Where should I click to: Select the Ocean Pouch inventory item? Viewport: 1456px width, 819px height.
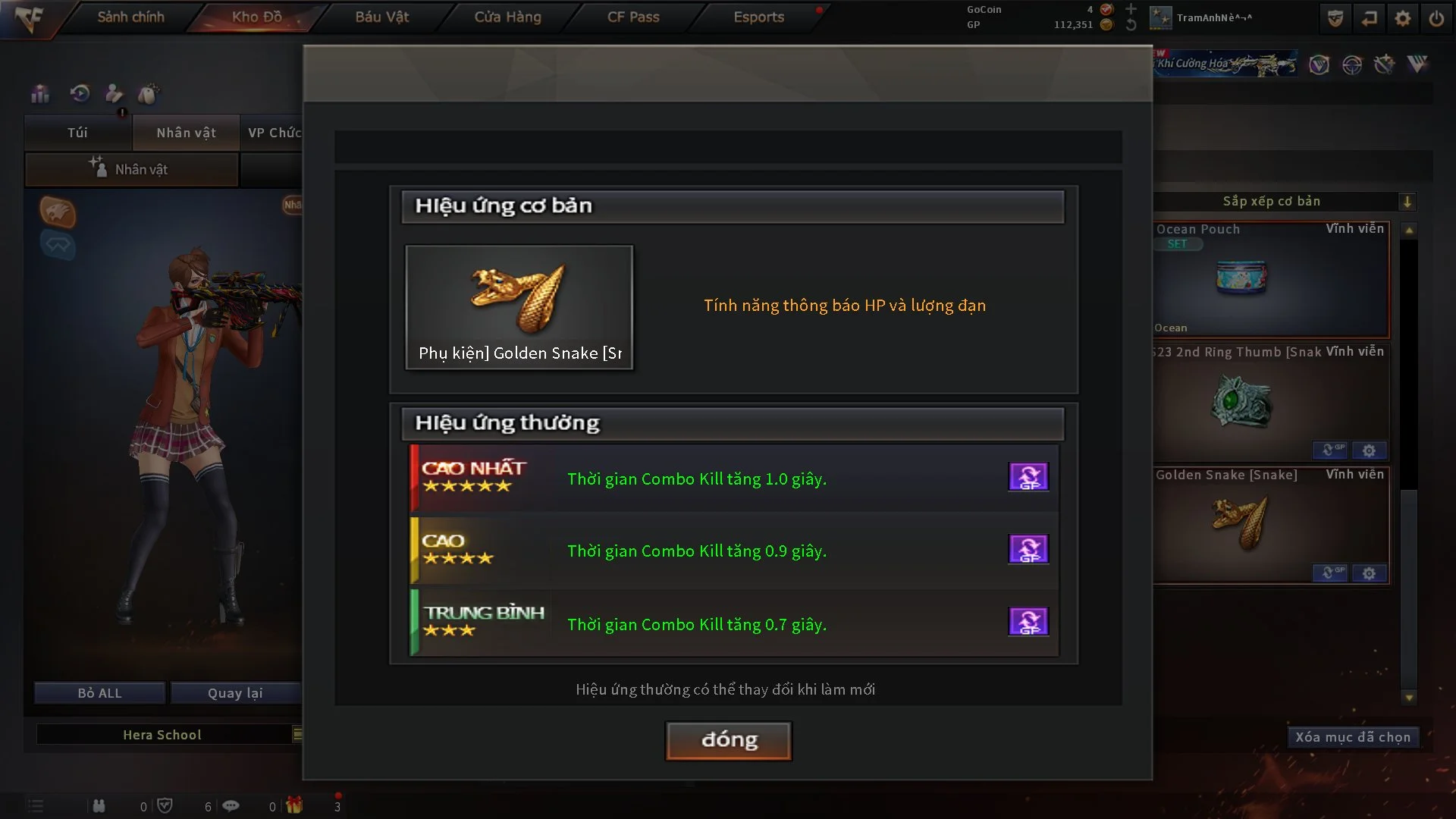click(x=1271, y=279)
